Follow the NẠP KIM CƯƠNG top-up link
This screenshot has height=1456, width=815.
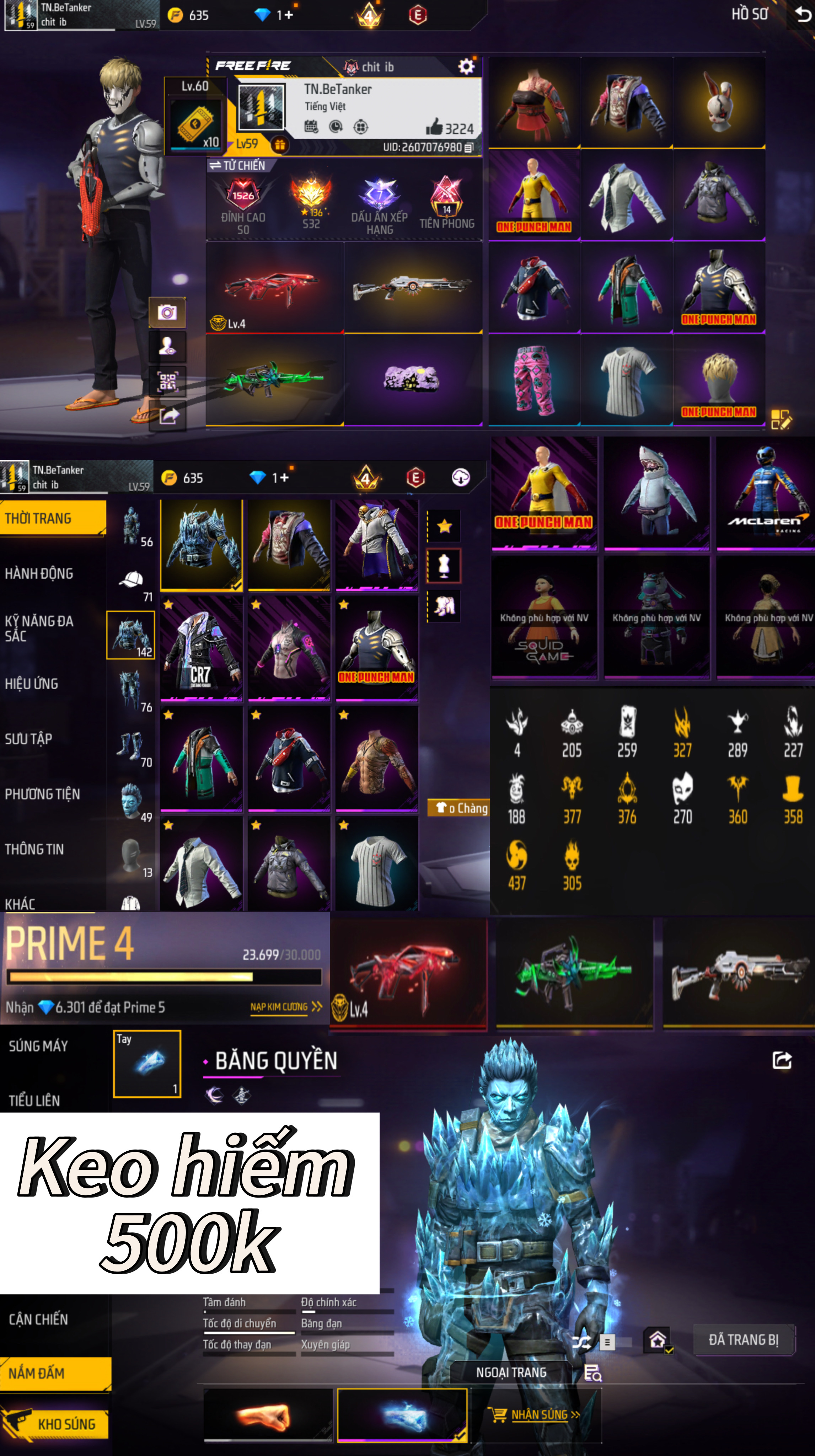pyautogui.click(x=285, y=1007)
